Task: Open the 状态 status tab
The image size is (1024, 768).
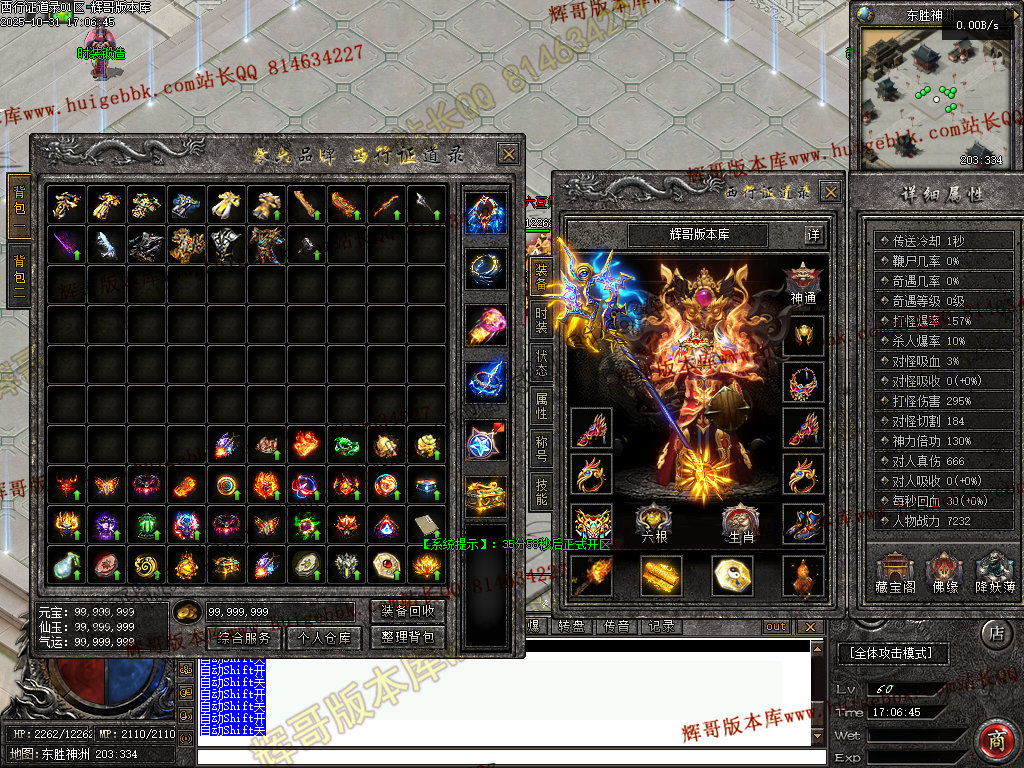Action: [x=541, y=363]
